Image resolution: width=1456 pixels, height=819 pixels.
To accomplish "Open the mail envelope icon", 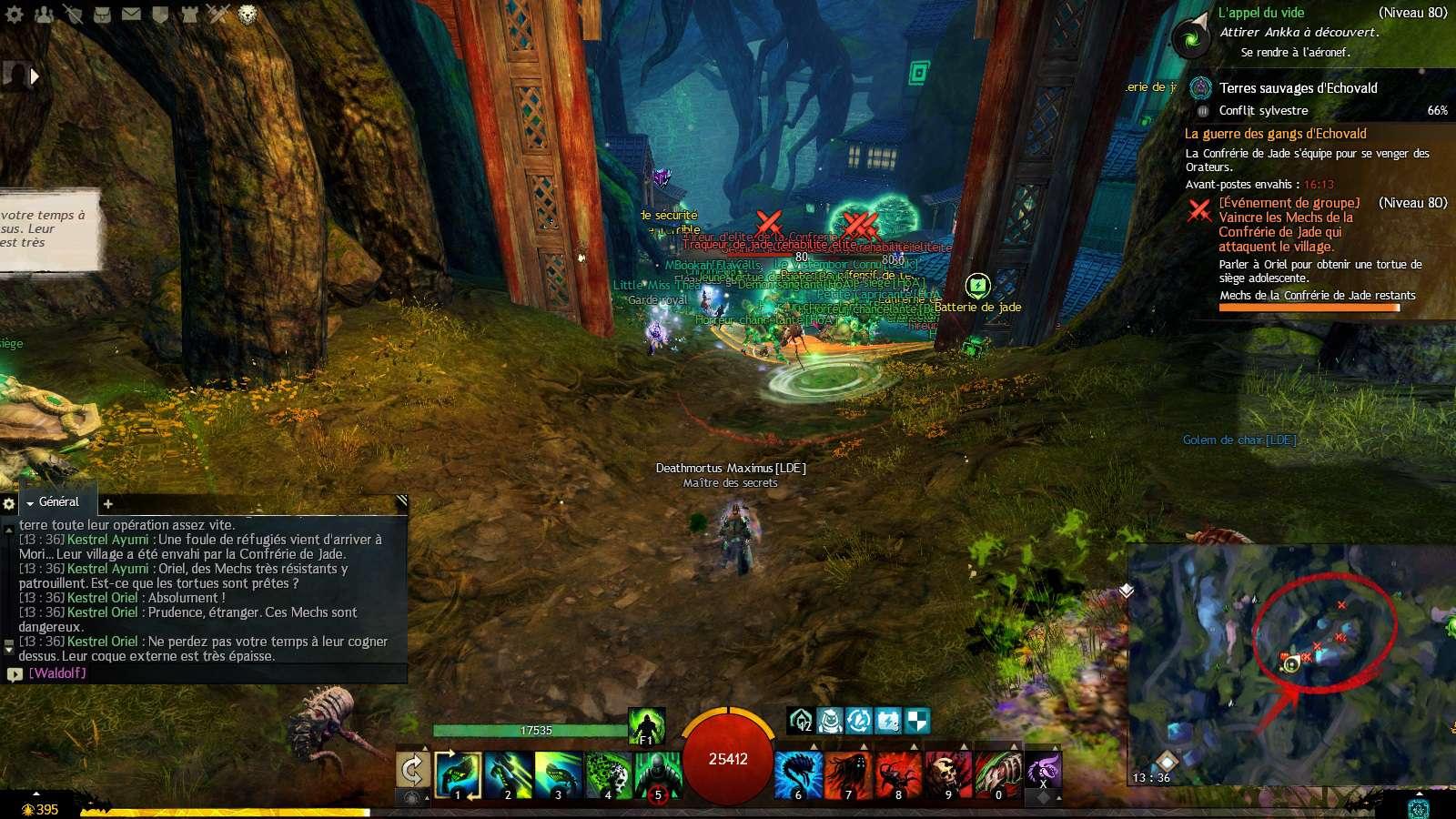I will tap(132, 13).
